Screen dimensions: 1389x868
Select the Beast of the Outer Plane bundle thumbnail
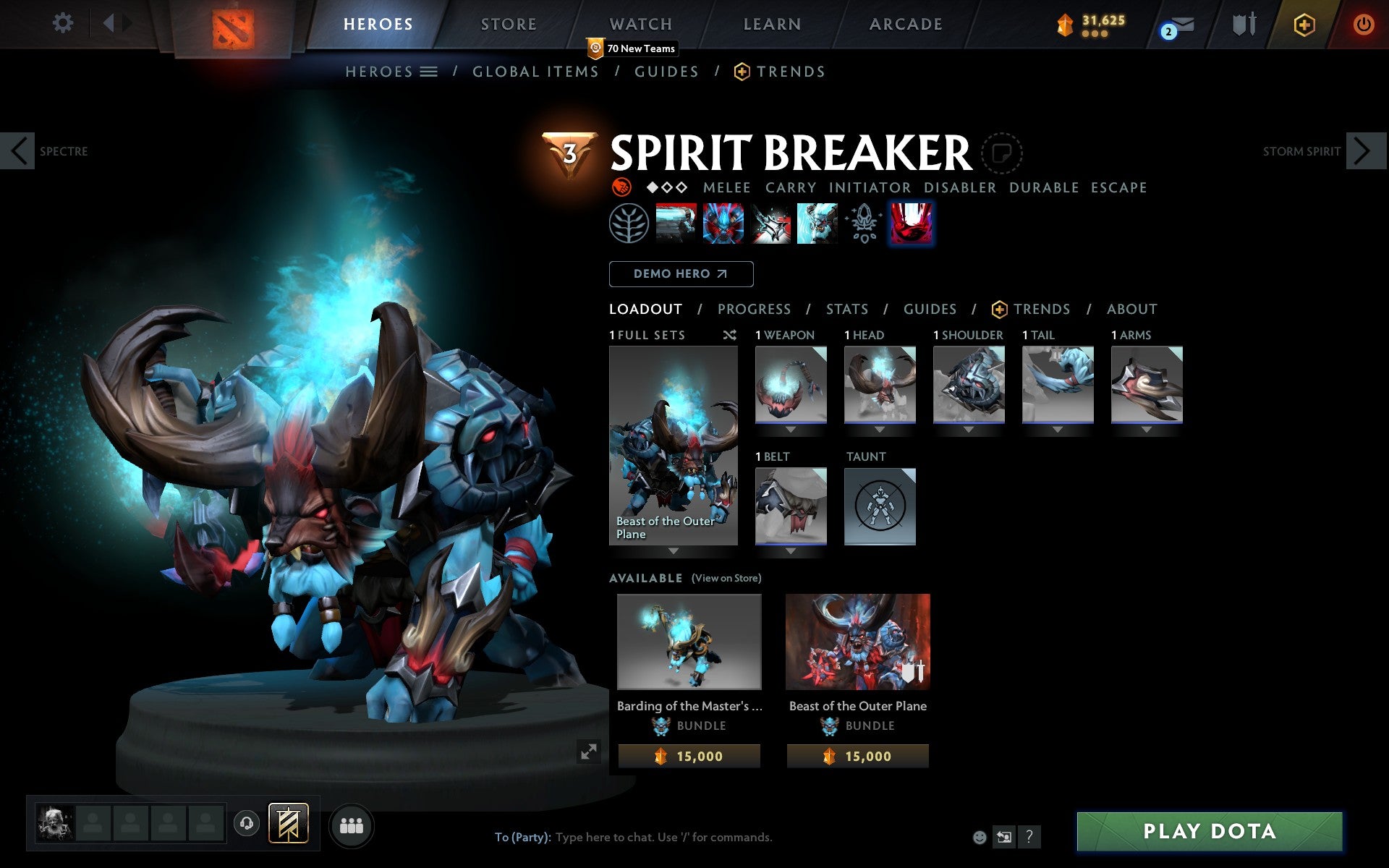pos(858,642)
